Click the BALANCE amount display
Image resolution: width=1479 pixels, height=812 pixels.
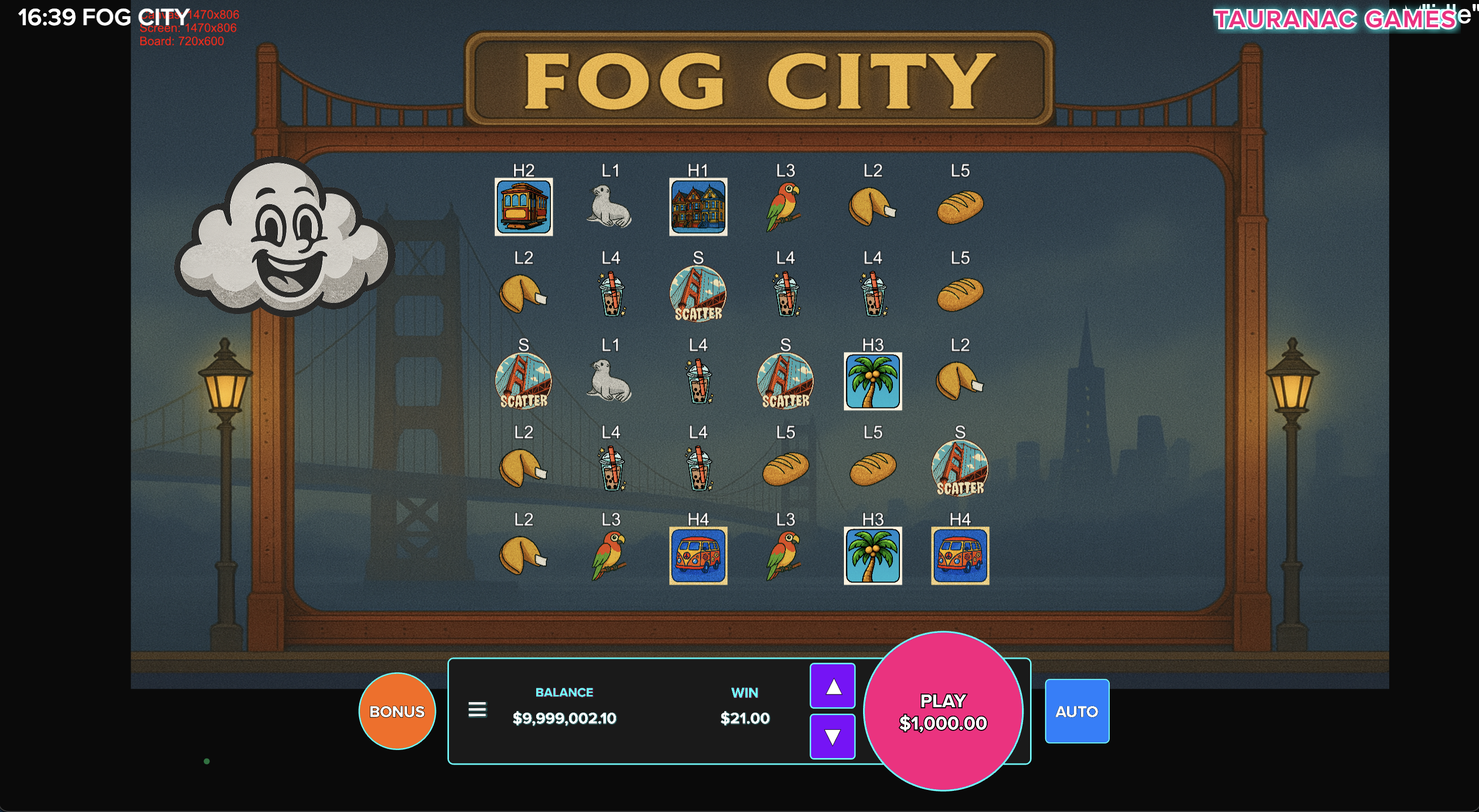click(564, 717)
